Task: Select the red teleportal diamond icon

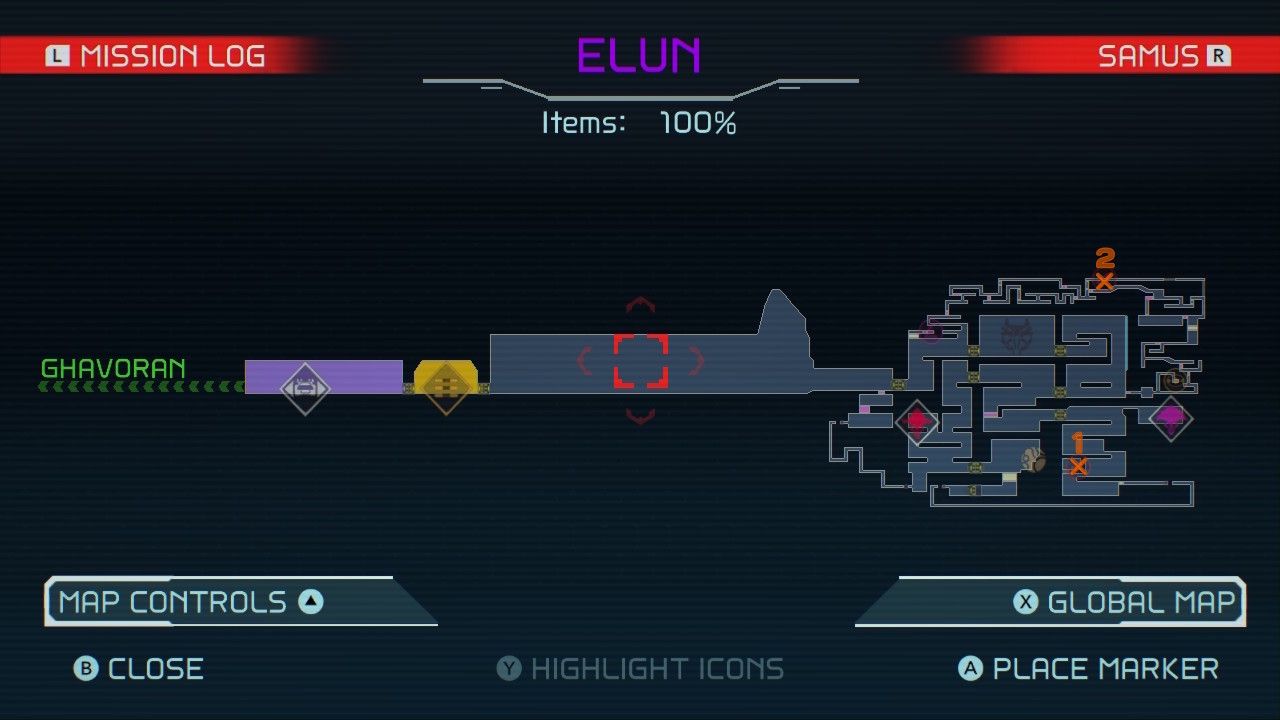Action: pyautogui.click(x=919, y=421)
